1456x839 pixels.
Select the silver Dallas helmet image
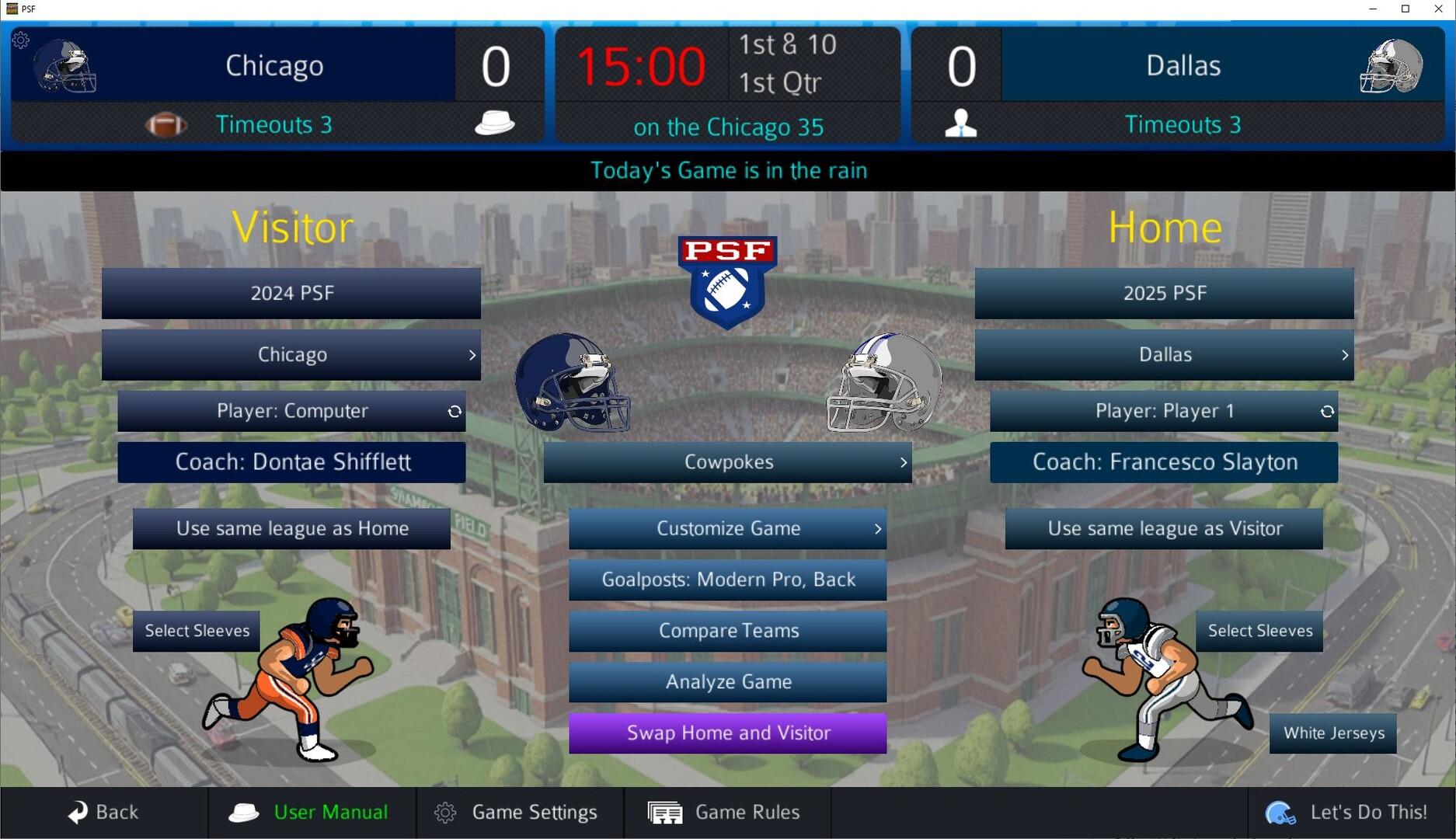point(884,384)
